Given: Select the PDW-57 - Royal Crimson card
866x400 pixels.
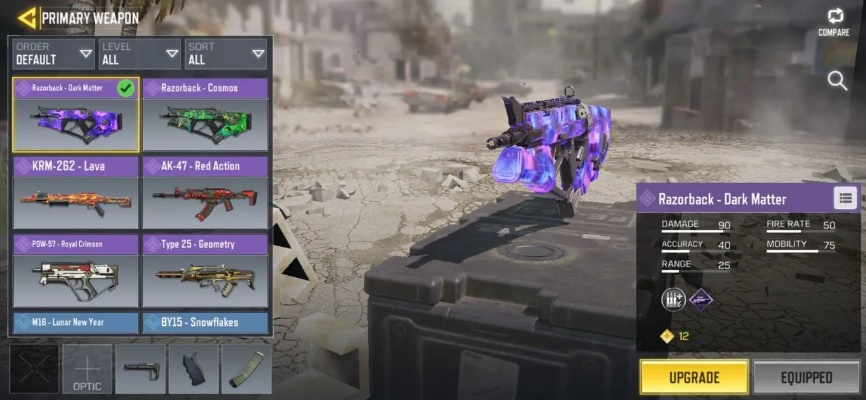Looking at the screenshot, I should click(x=75, y=270).
